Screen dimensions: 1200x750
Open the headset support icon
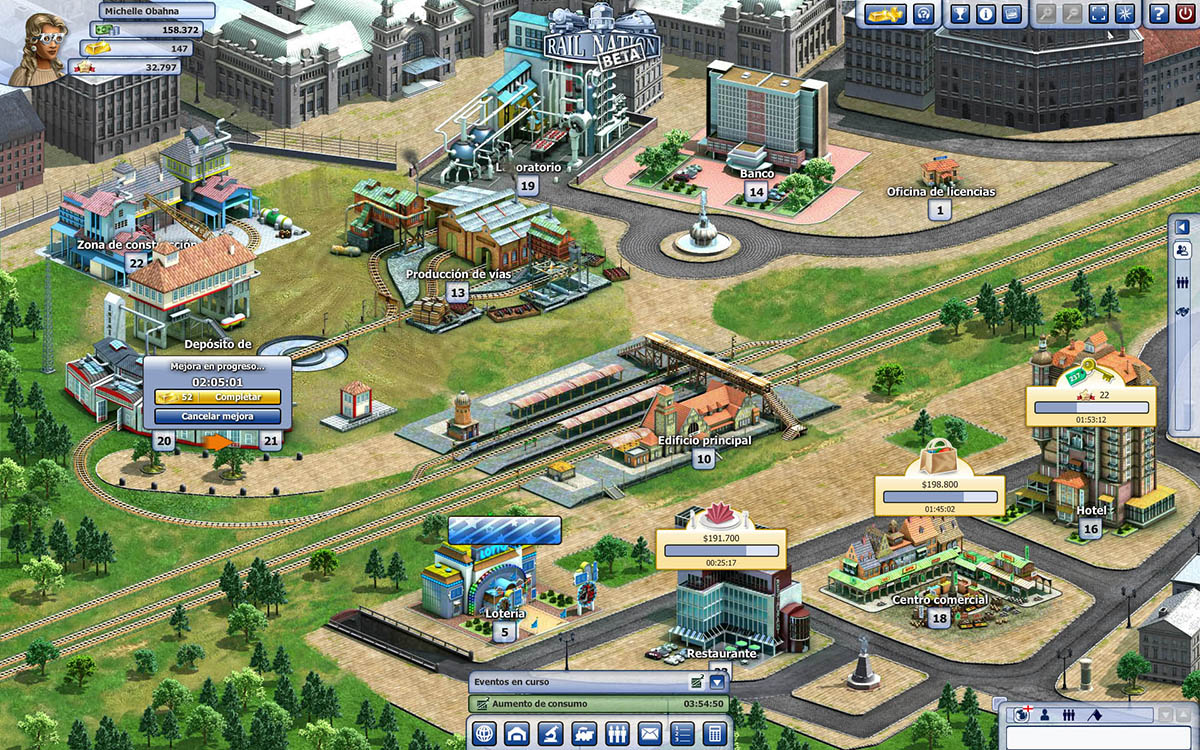coord(925,14)
